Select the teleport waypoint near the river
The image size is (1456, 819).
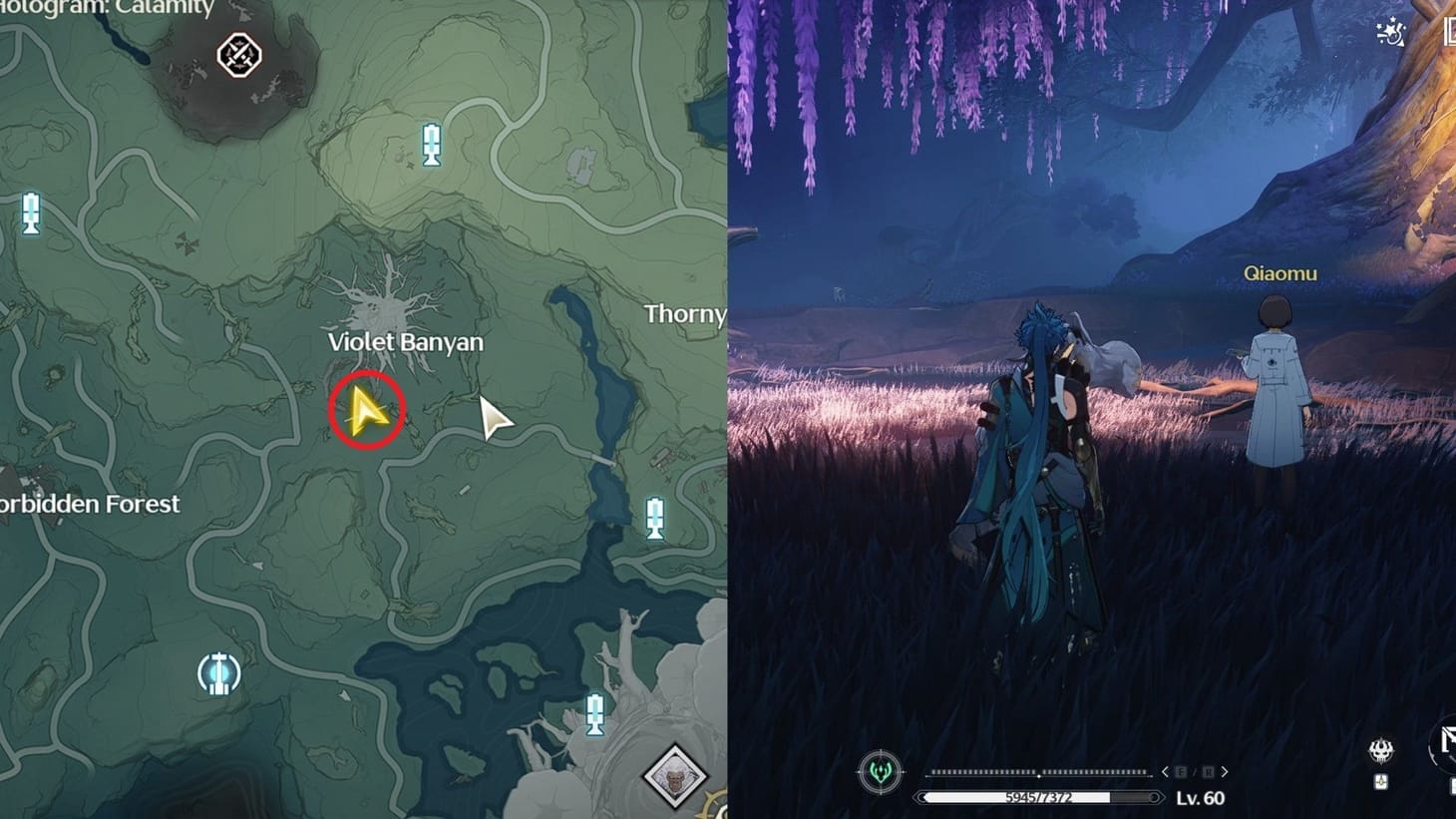pyautogui.click(x=653, y=517)
